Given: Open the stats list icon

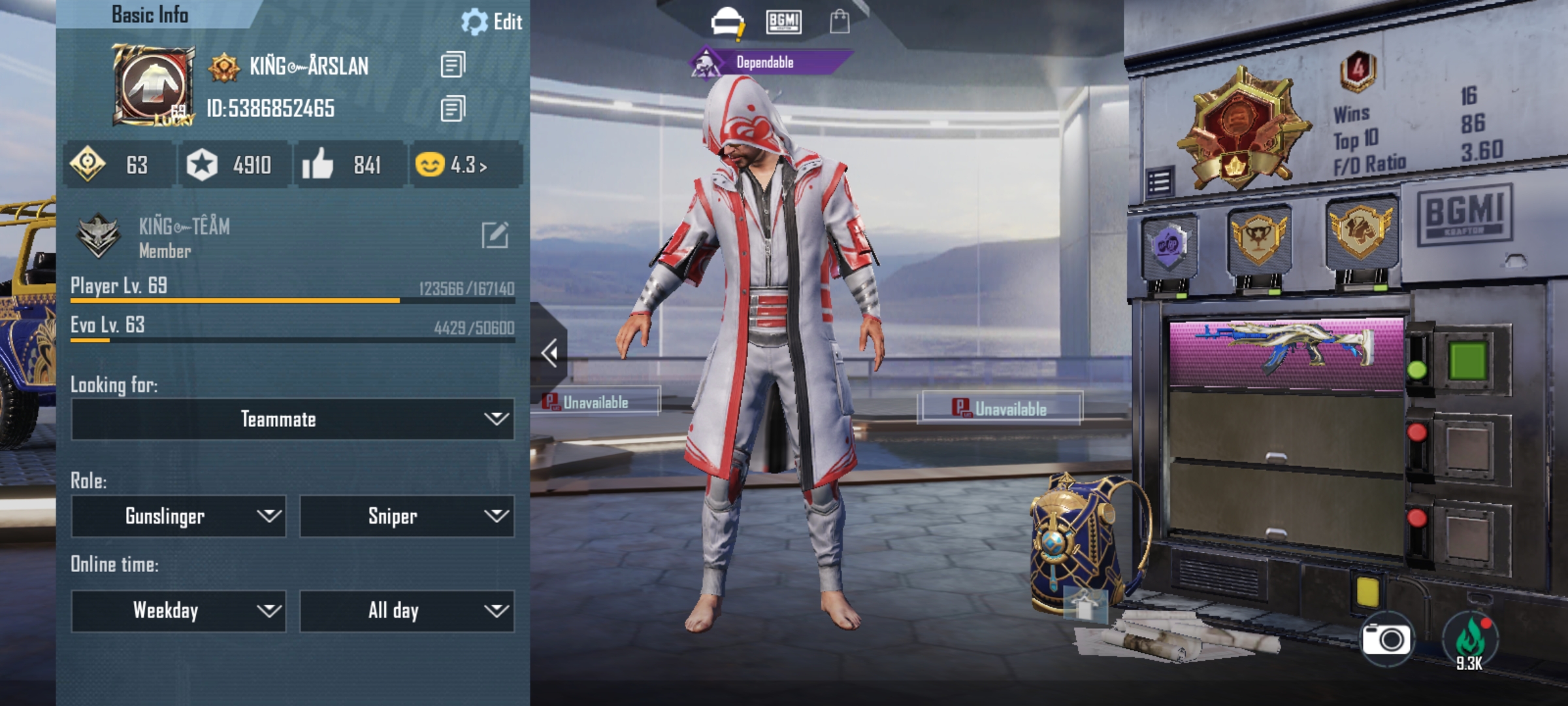Looking at the screenshot, I should 1160,182.
